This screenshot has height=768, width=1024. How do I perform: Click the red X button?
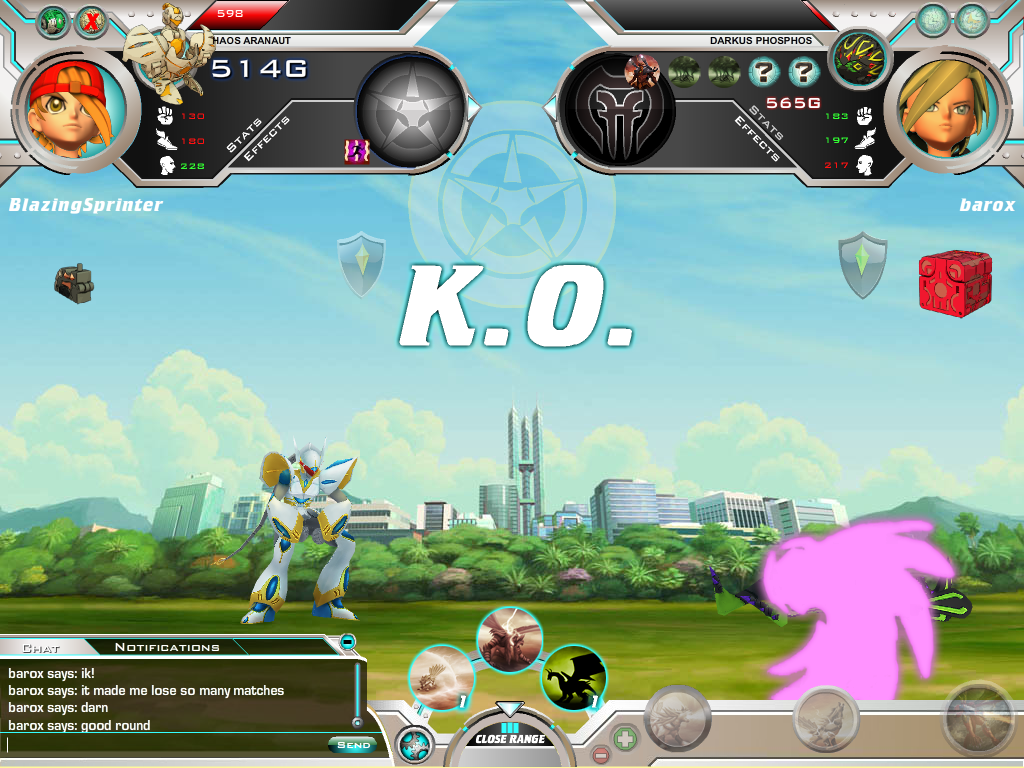coord(92,21)
